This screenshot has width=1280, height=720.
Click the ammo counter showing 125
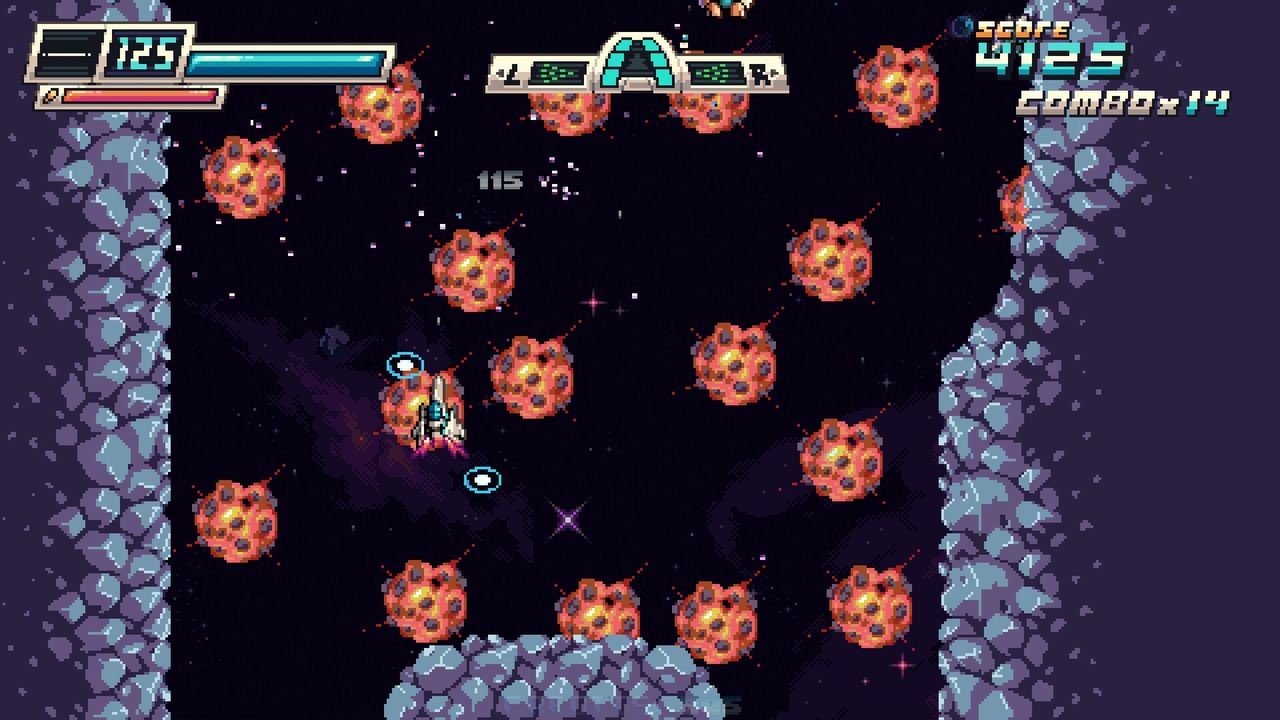point(145,53)
